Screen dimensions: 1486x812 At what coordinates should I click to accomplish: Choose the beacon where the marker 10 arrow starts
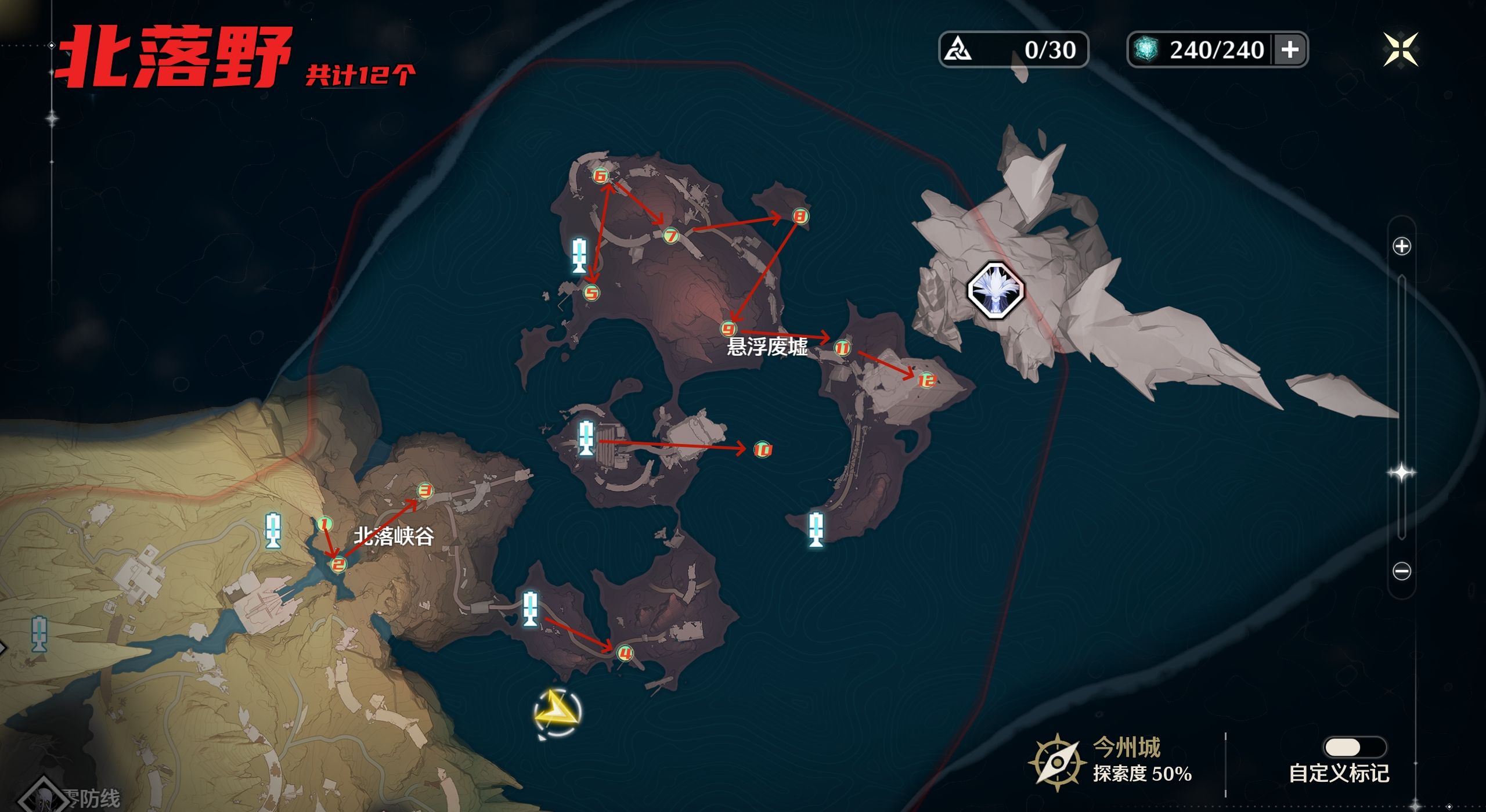(x=586, y=439)
